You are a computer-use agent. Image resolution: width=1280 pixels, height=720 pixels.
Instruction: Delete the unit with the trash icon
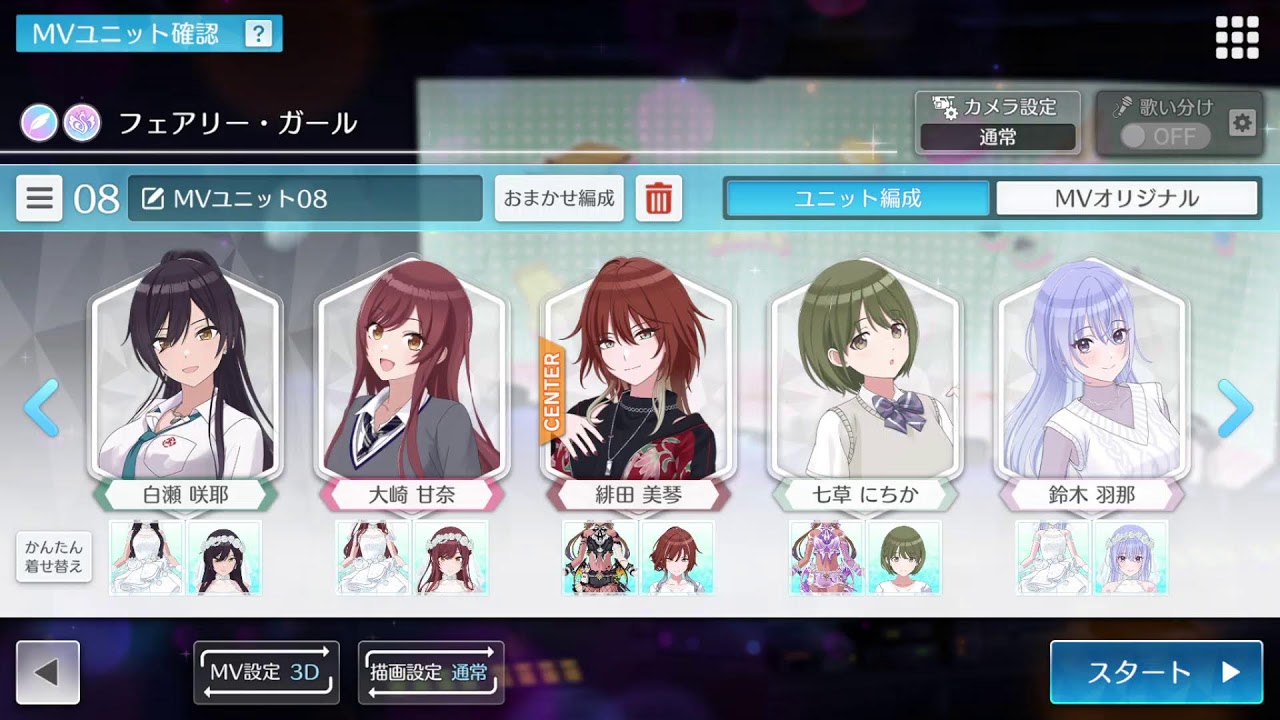coord(659,197)
